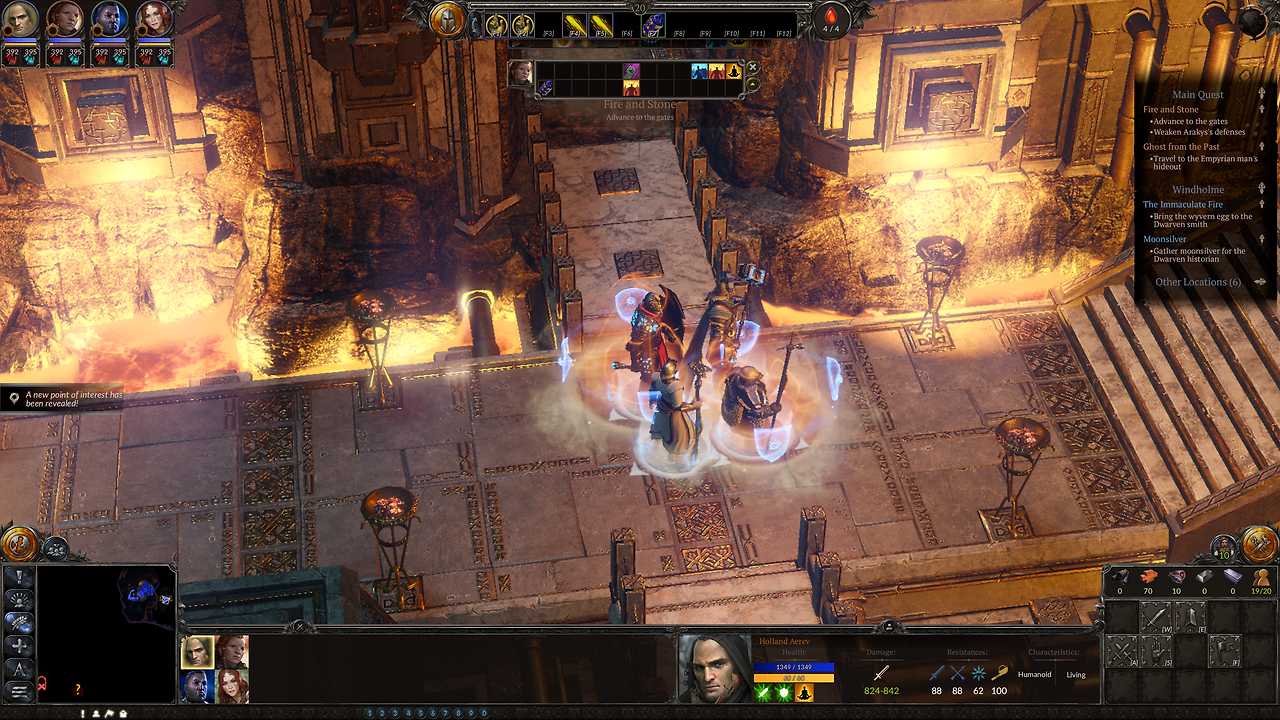Expand Other Locations quest list
Screen dimensions: 1280x720
click(x=1198, y=282)
